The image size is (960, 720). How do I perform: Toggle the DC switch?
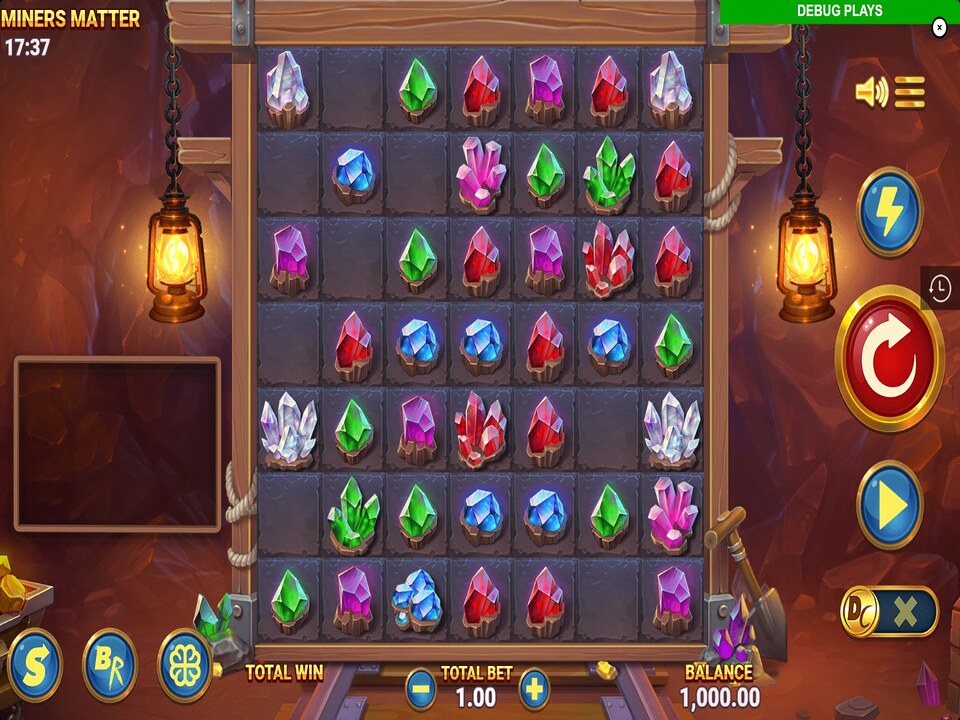tap(889, 611)
